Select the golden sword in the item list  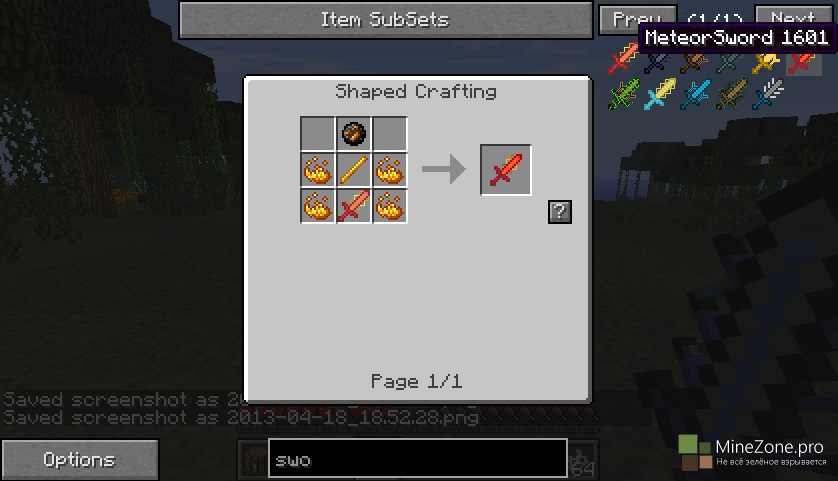click(767, 61)
